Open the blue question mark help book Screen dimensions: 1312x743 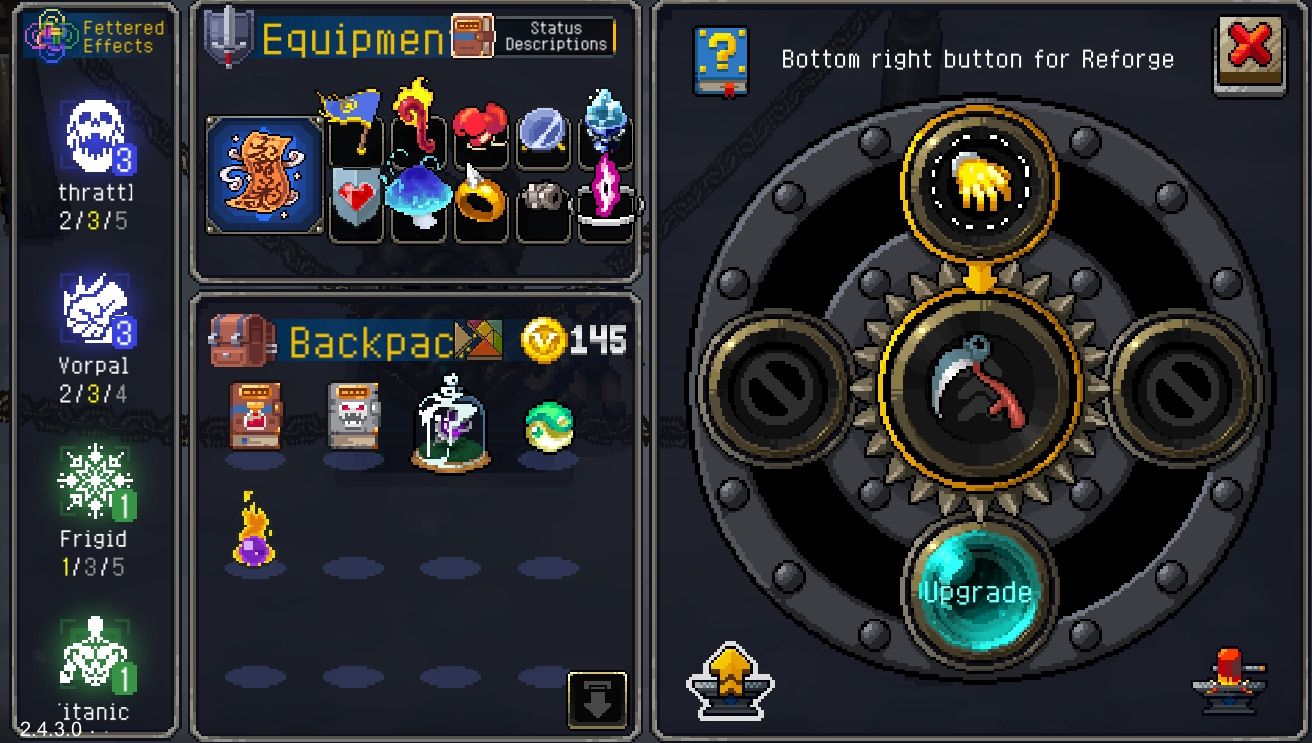pyautogui.click(x=721, y=60)
